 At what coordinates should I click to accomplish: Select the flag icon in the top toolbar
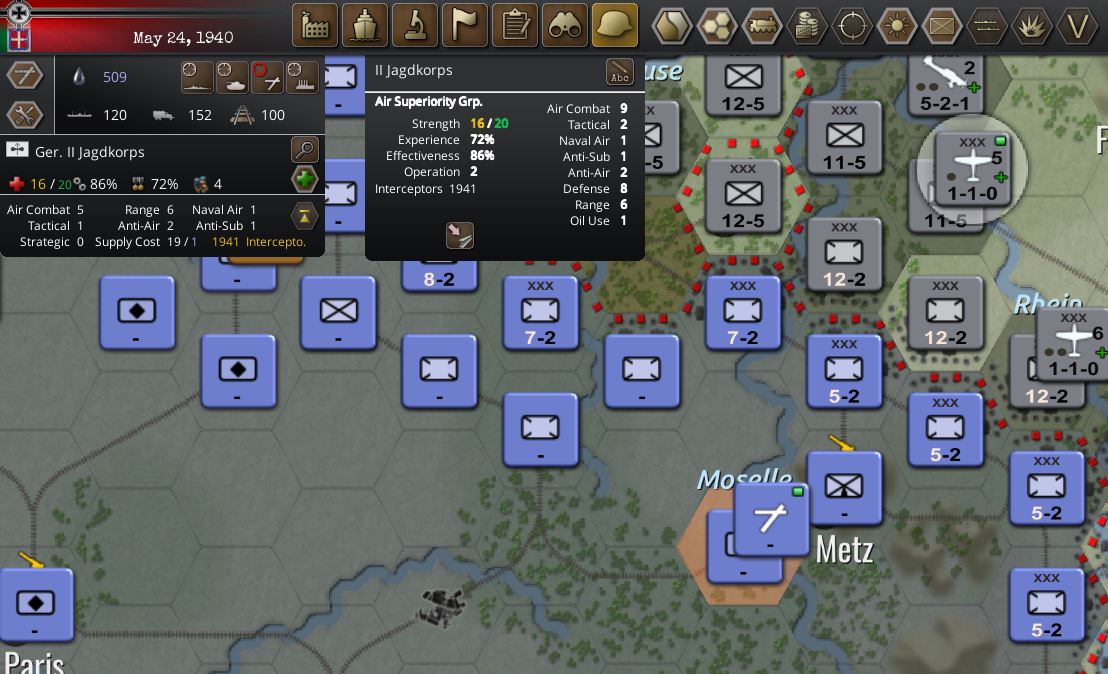(465, 25)
